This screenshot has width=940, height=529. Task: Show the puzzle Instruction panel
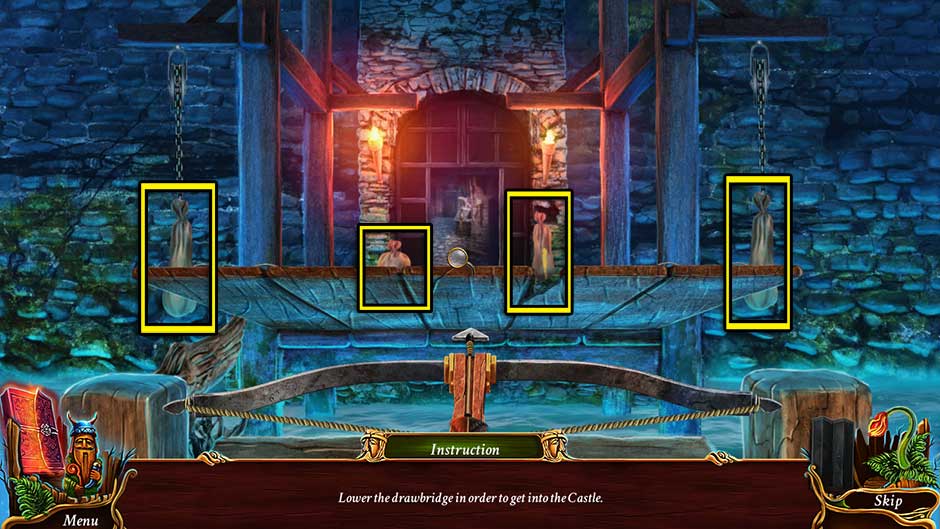pyautogui.click(x=465, y=449)
